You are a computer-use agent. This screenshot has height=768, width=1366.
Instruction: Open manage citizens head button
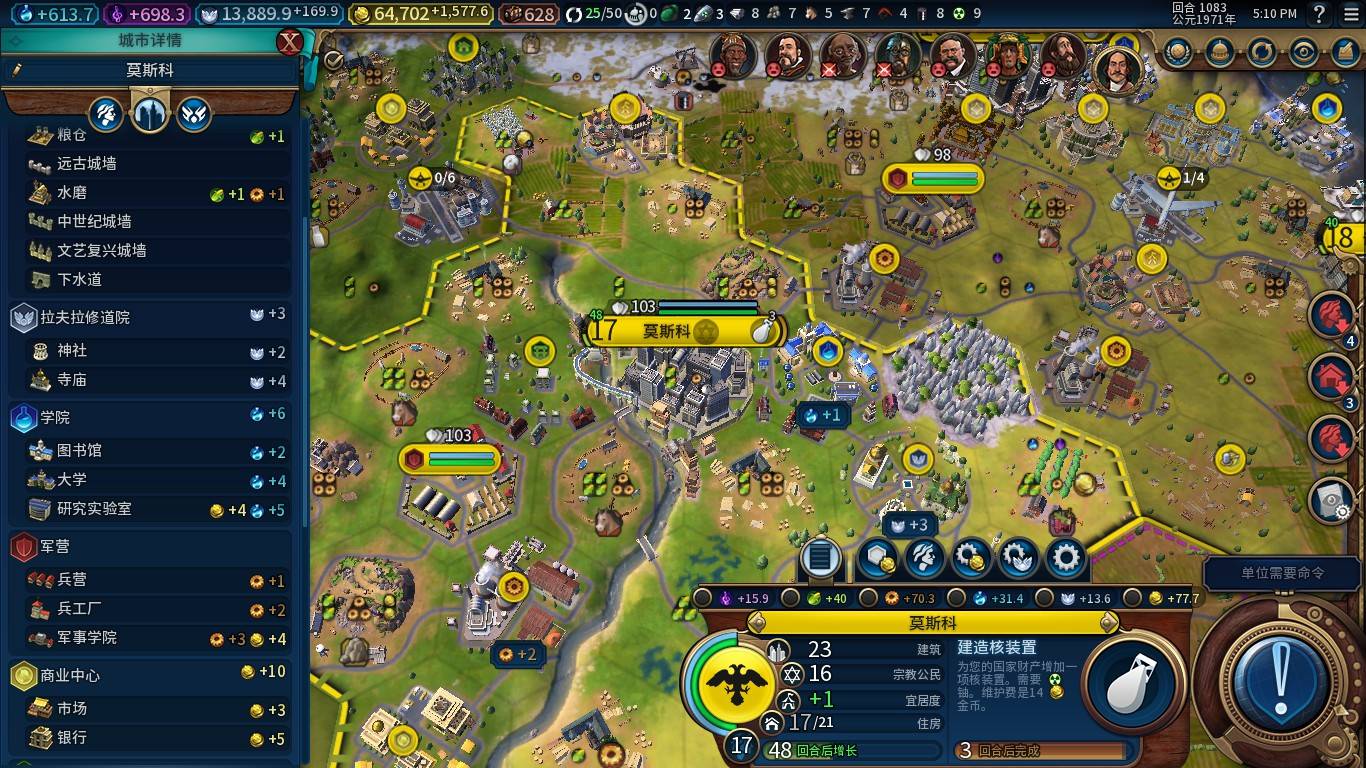click(x=924, y=558)
